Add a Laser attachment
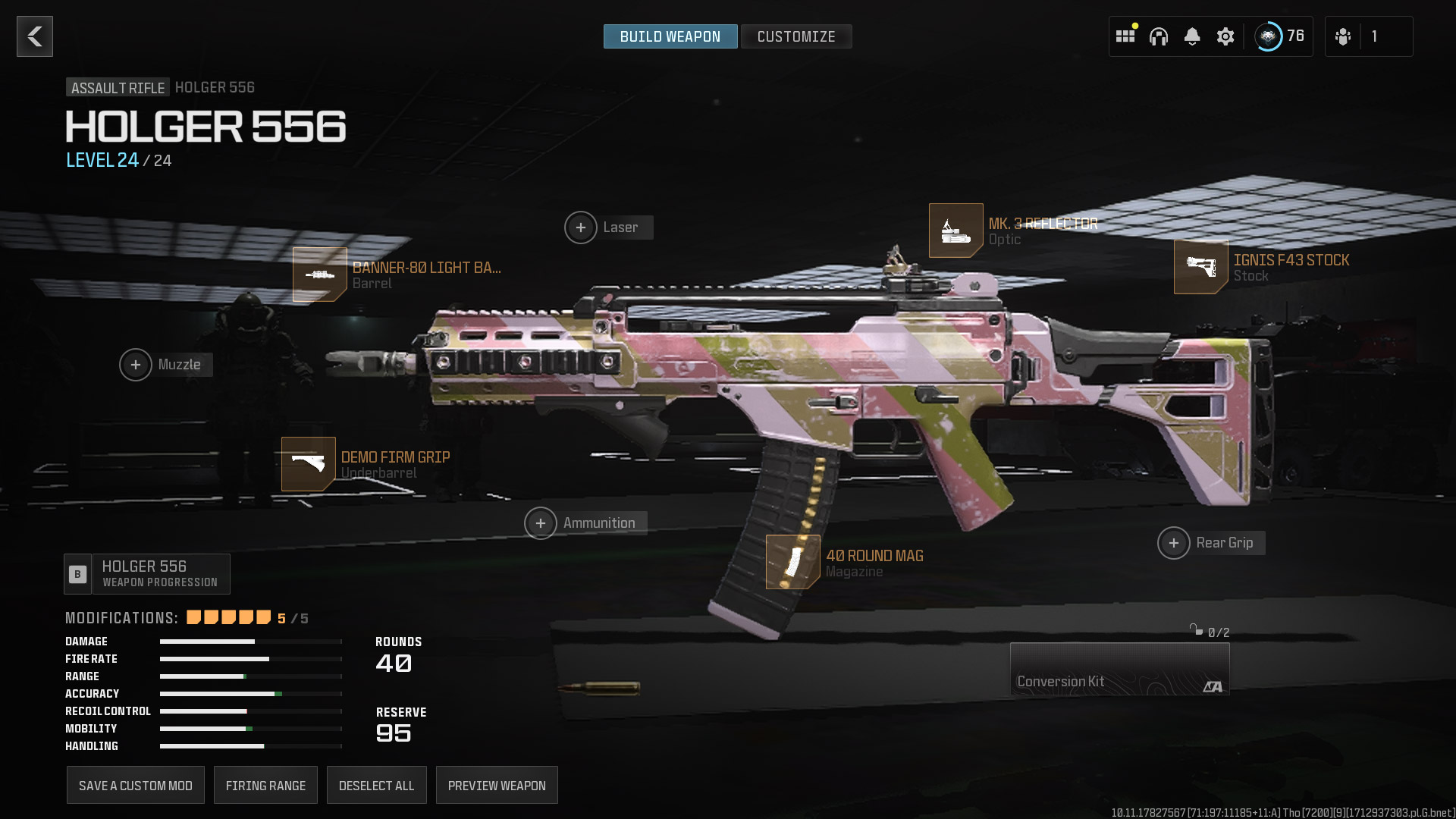 coord(581,227)
